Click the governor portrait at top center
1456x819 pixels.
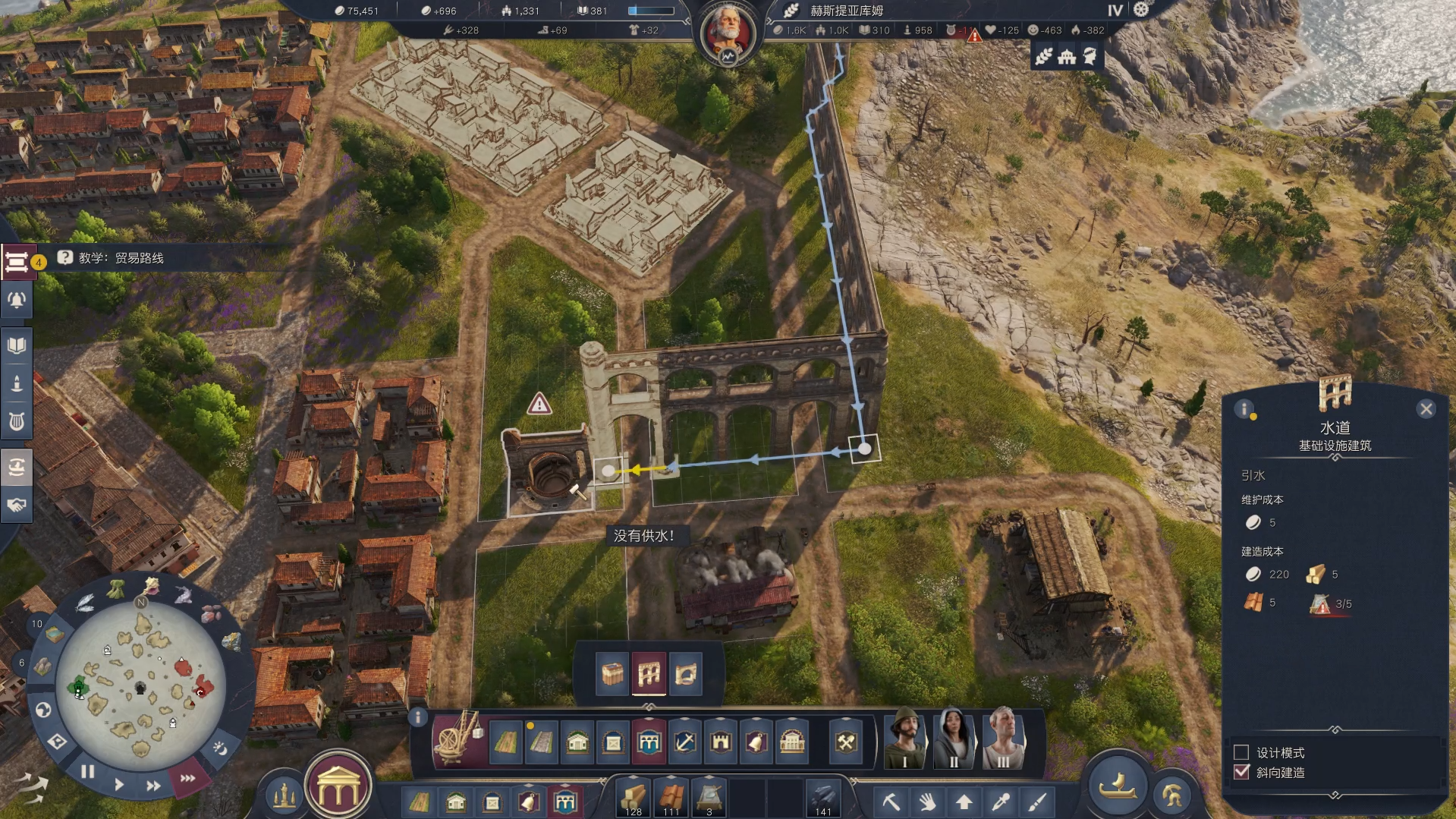point(728,32)
